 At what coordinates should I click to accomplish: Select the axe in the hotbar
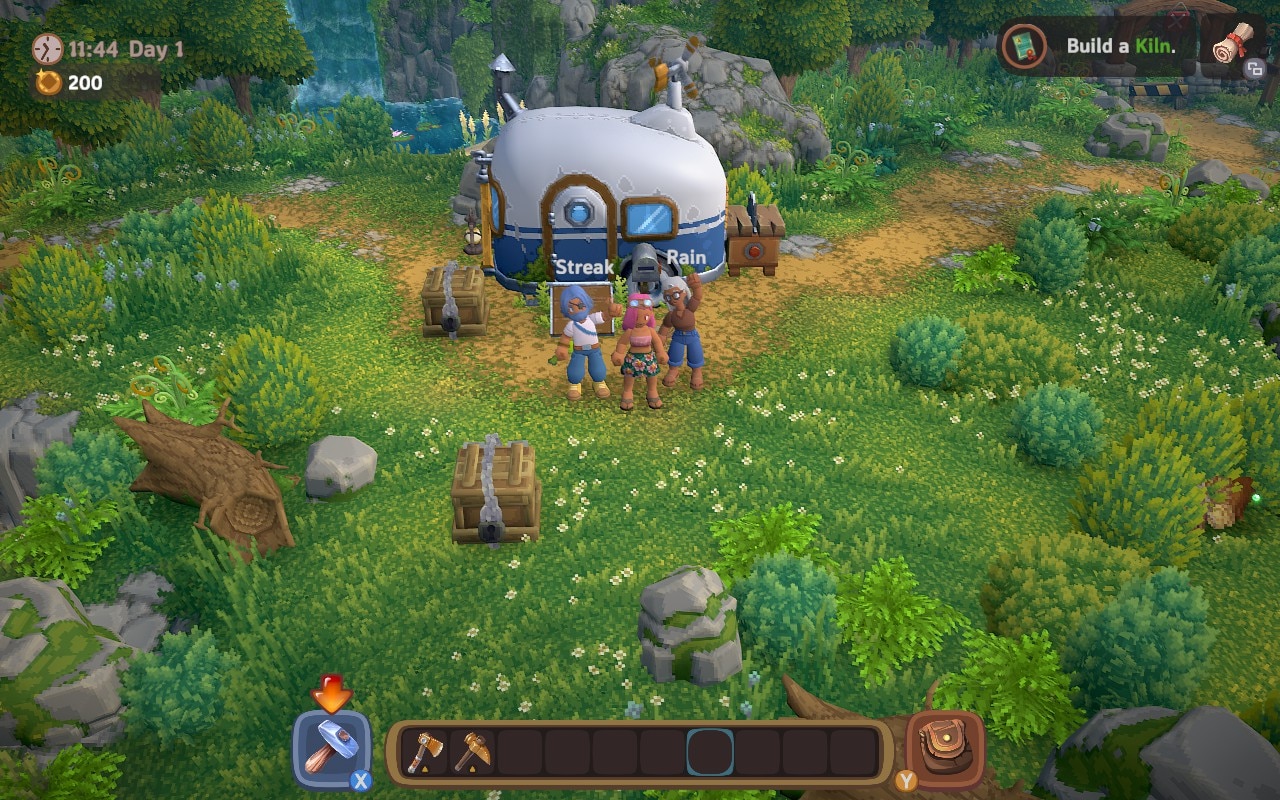click(x=425, y=752)
